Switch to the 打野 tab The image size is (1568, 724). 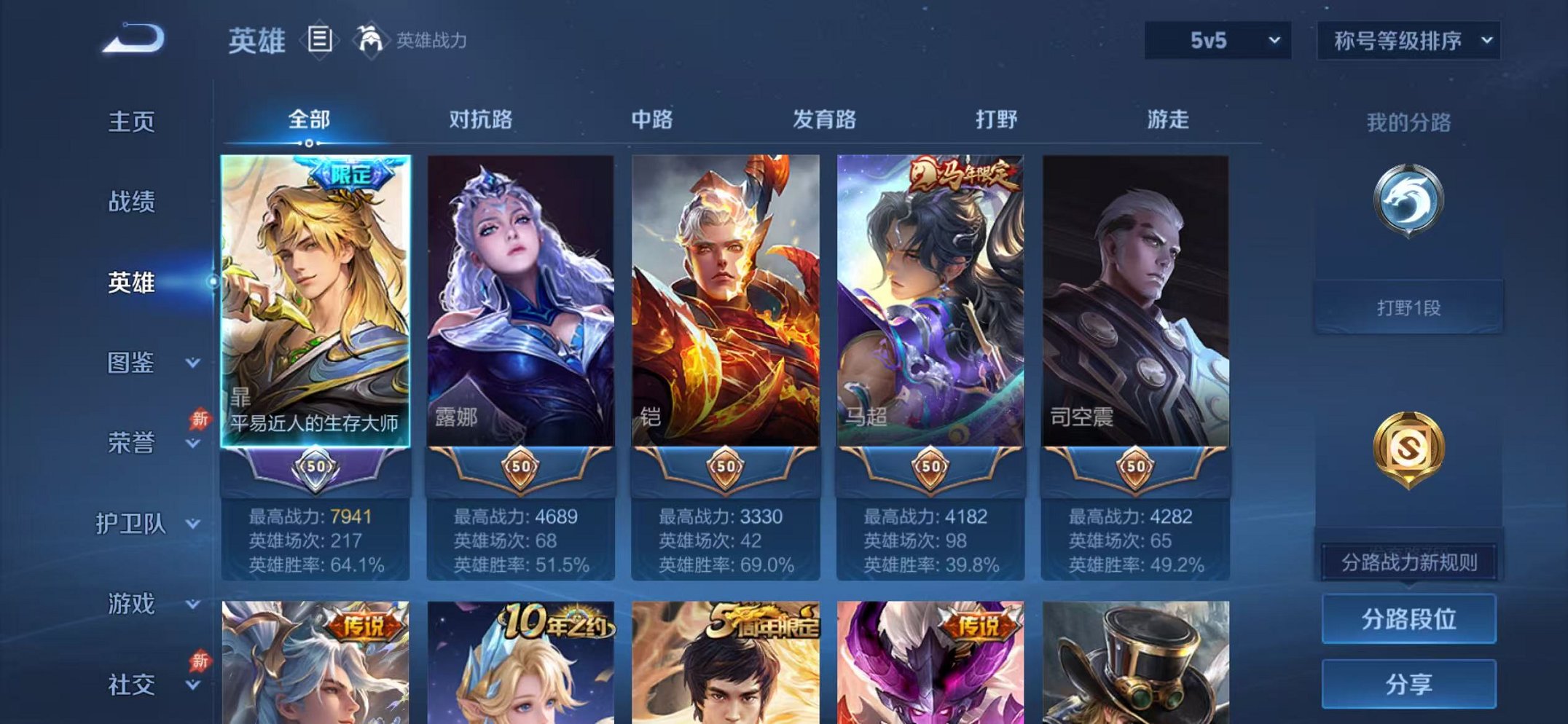click(x=997, y=120)
